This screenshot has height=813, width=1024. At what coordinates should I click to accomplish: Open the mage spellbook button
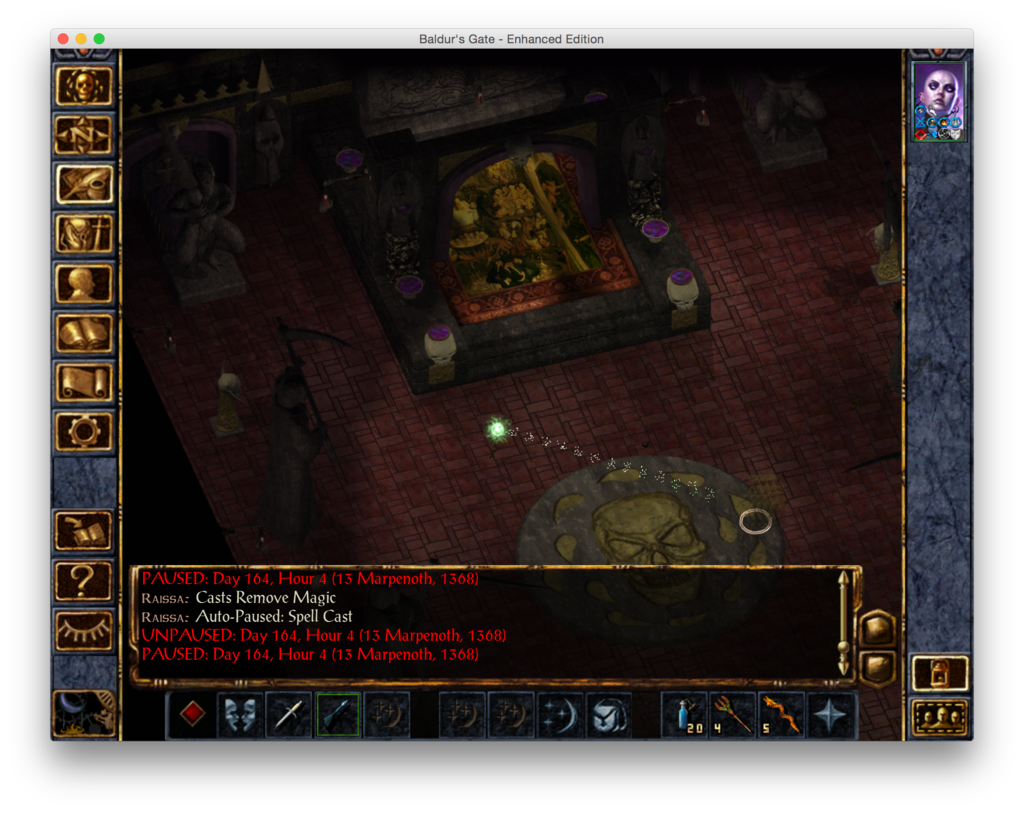pos(83,333)
